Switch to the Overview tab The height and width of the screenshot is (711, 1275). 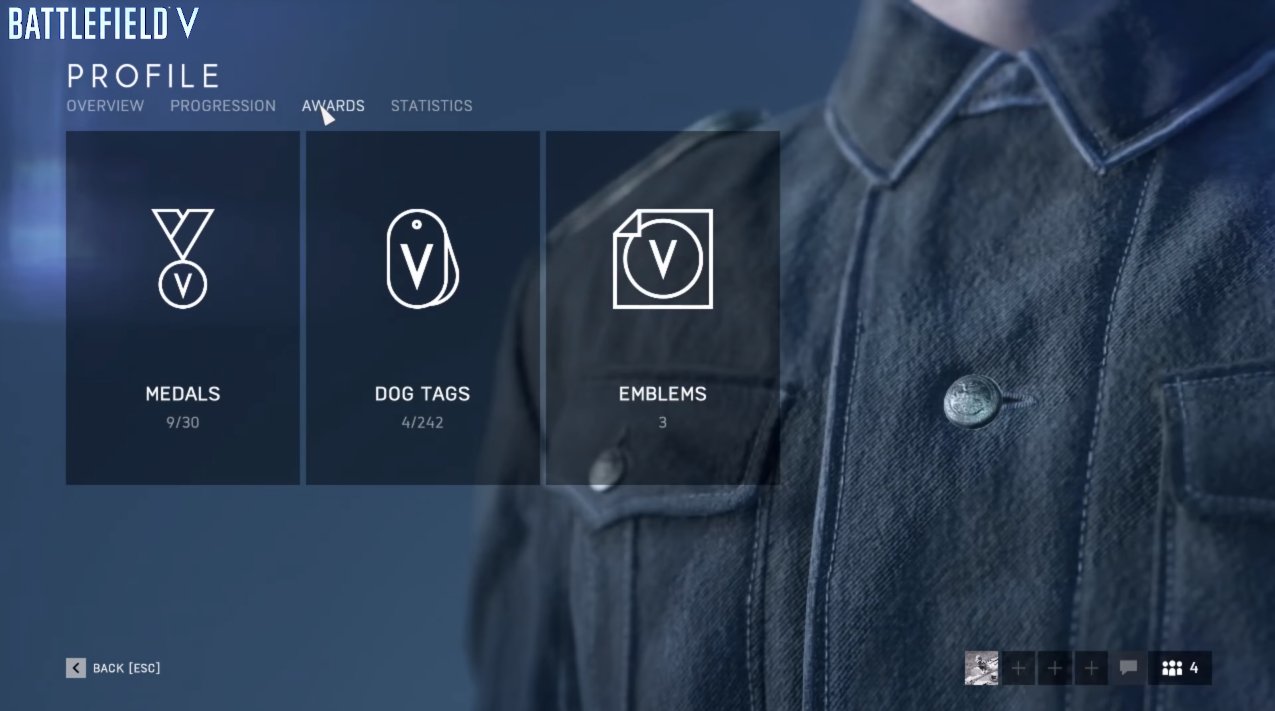click(x=105, y=106)
